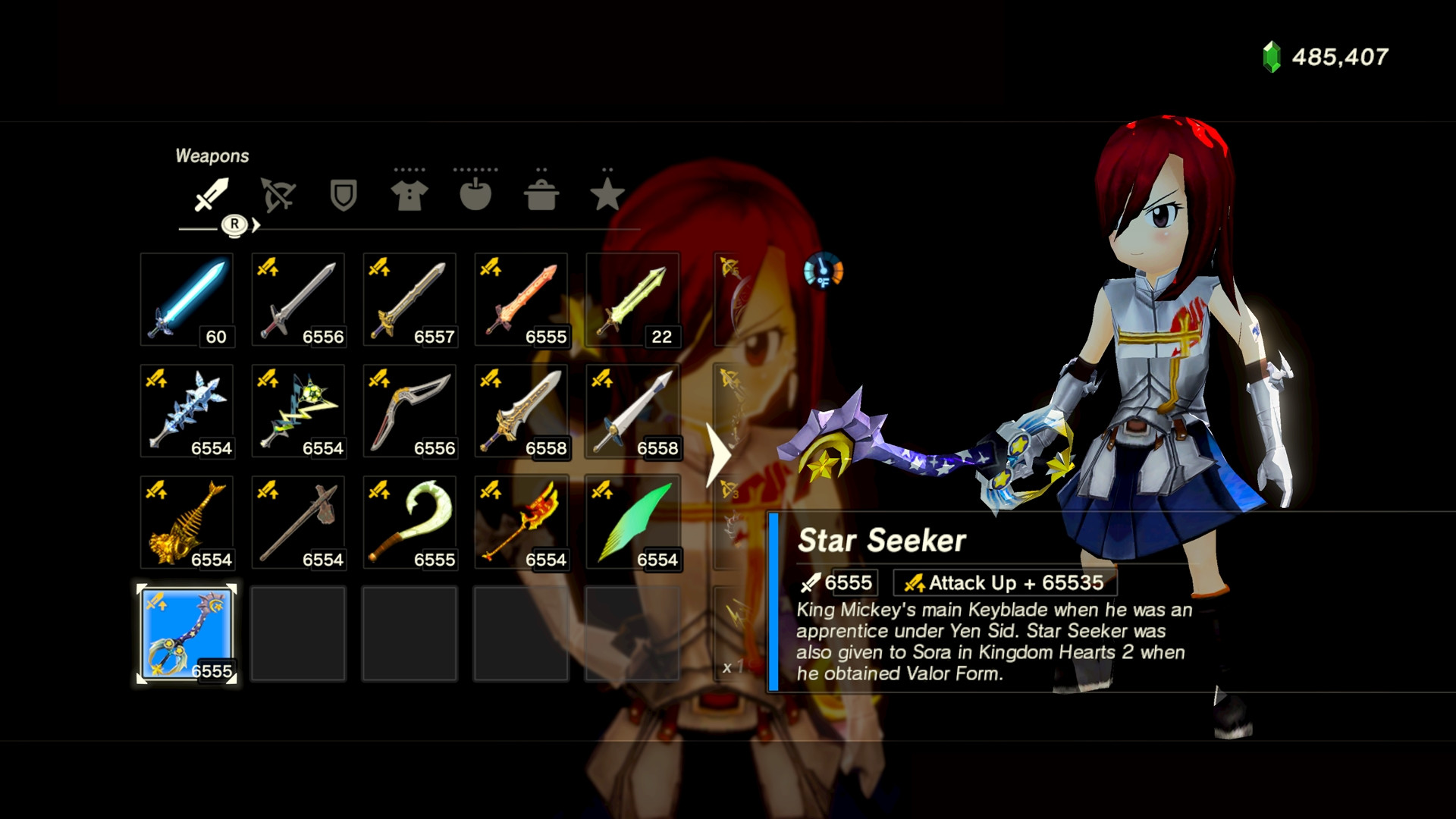The width and height of the screenshot is (1456, 819).
Task: Select the green Korok leaf weapon
Action: (632, 523)
